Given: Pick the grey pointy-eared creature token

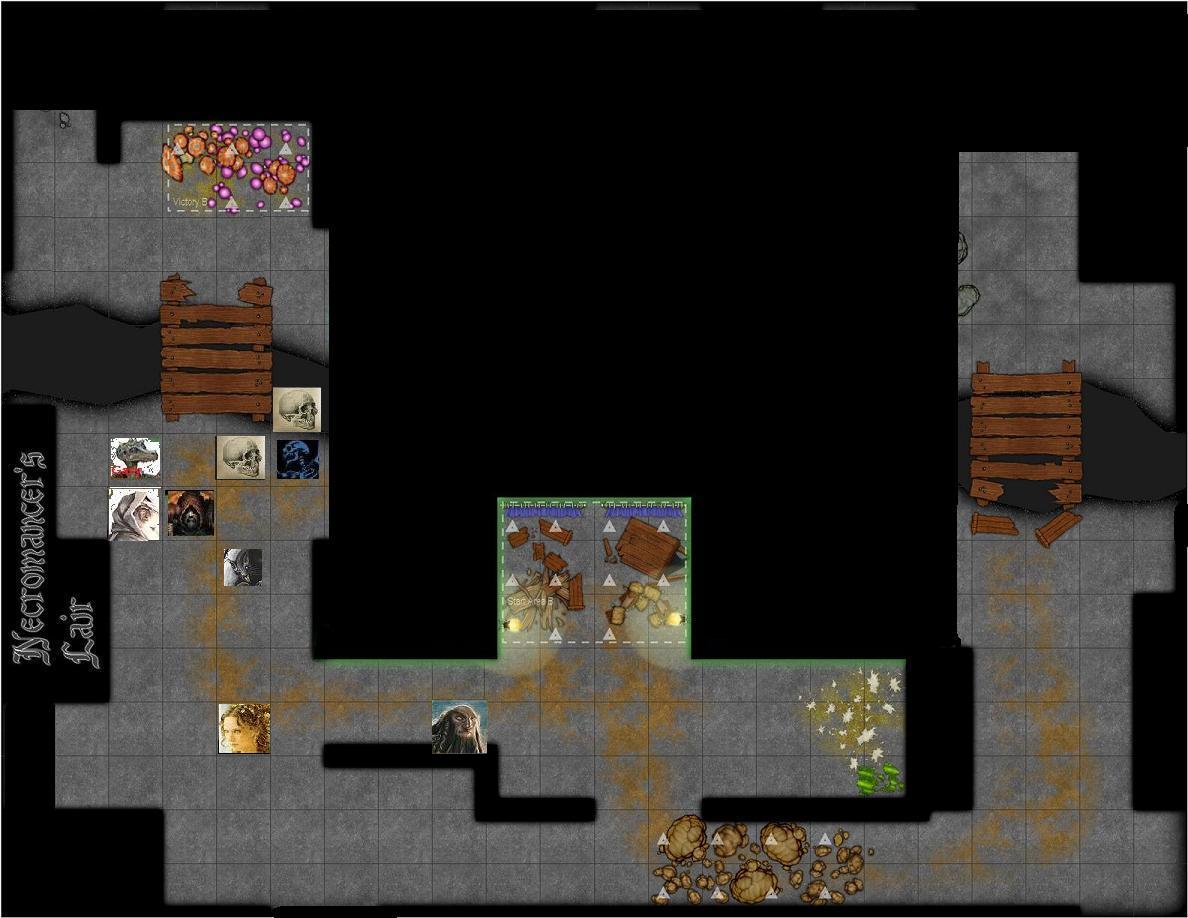Looking at the screenshot, I should (242, 567).
